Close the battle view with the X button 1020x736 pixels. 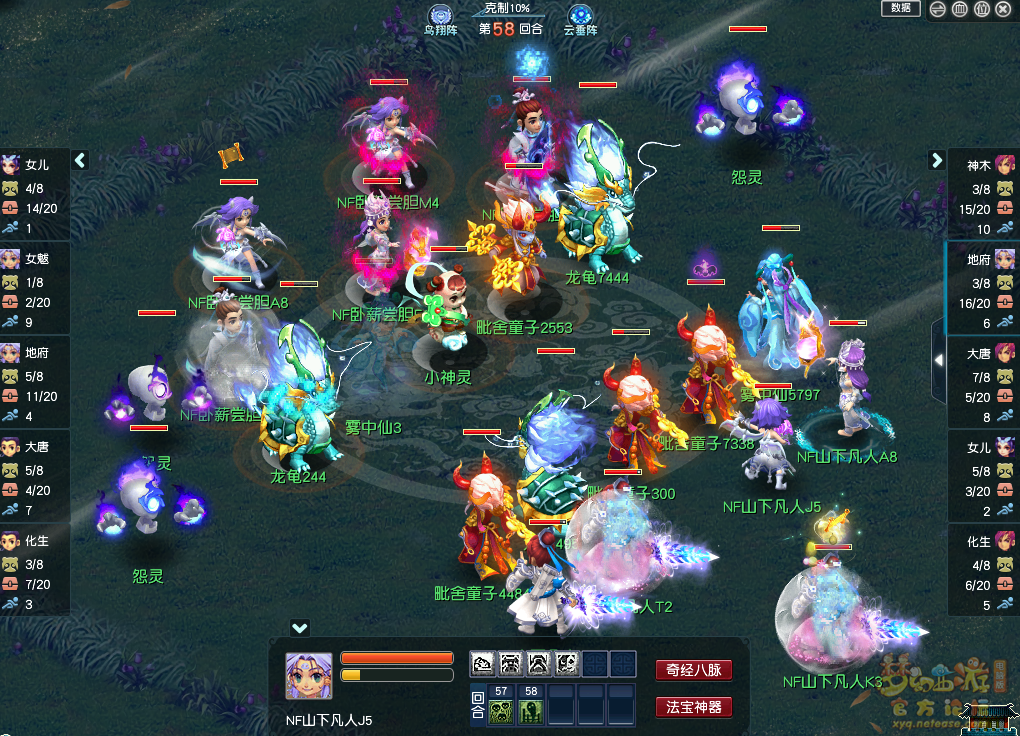[x=1003, y=9]
